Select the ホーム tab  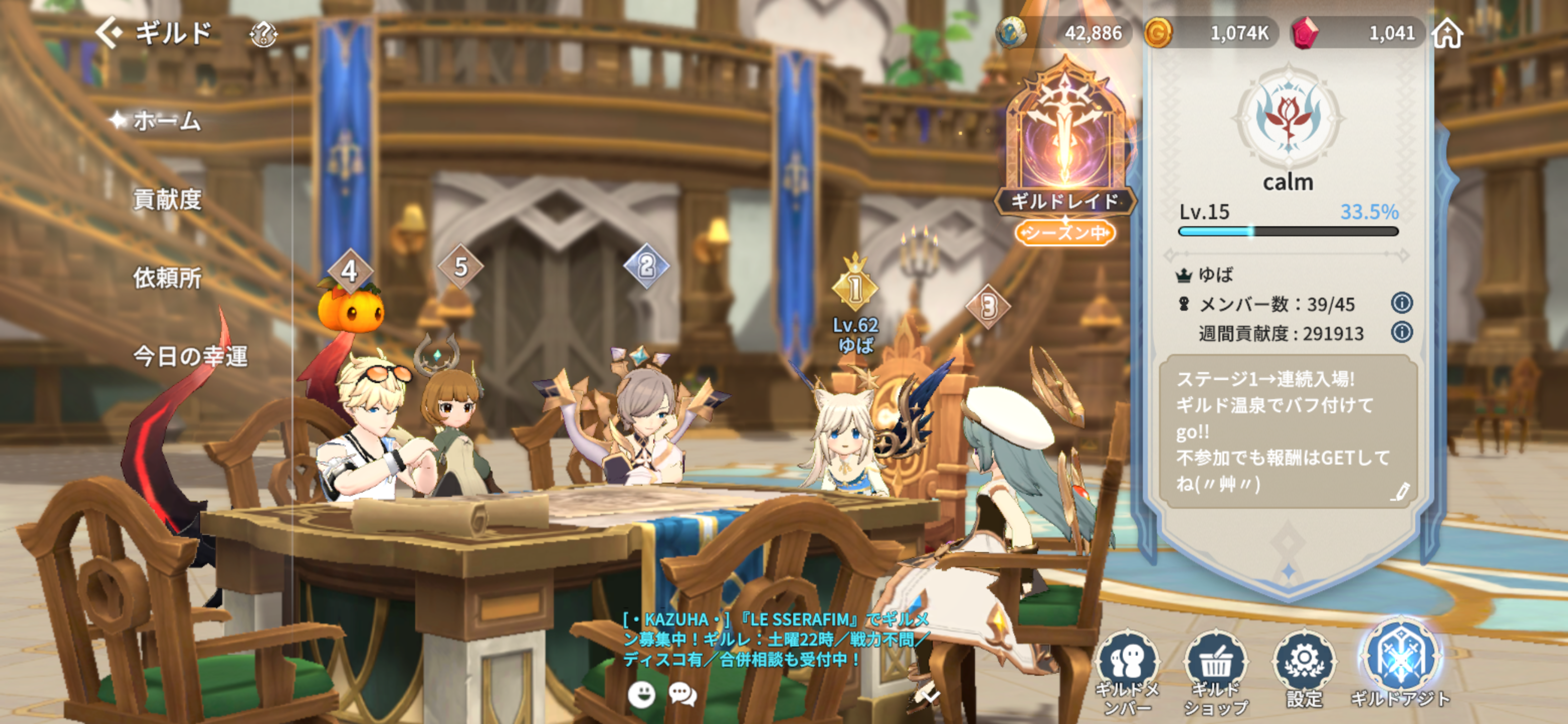pyautogui.click(x=166, y=121)
